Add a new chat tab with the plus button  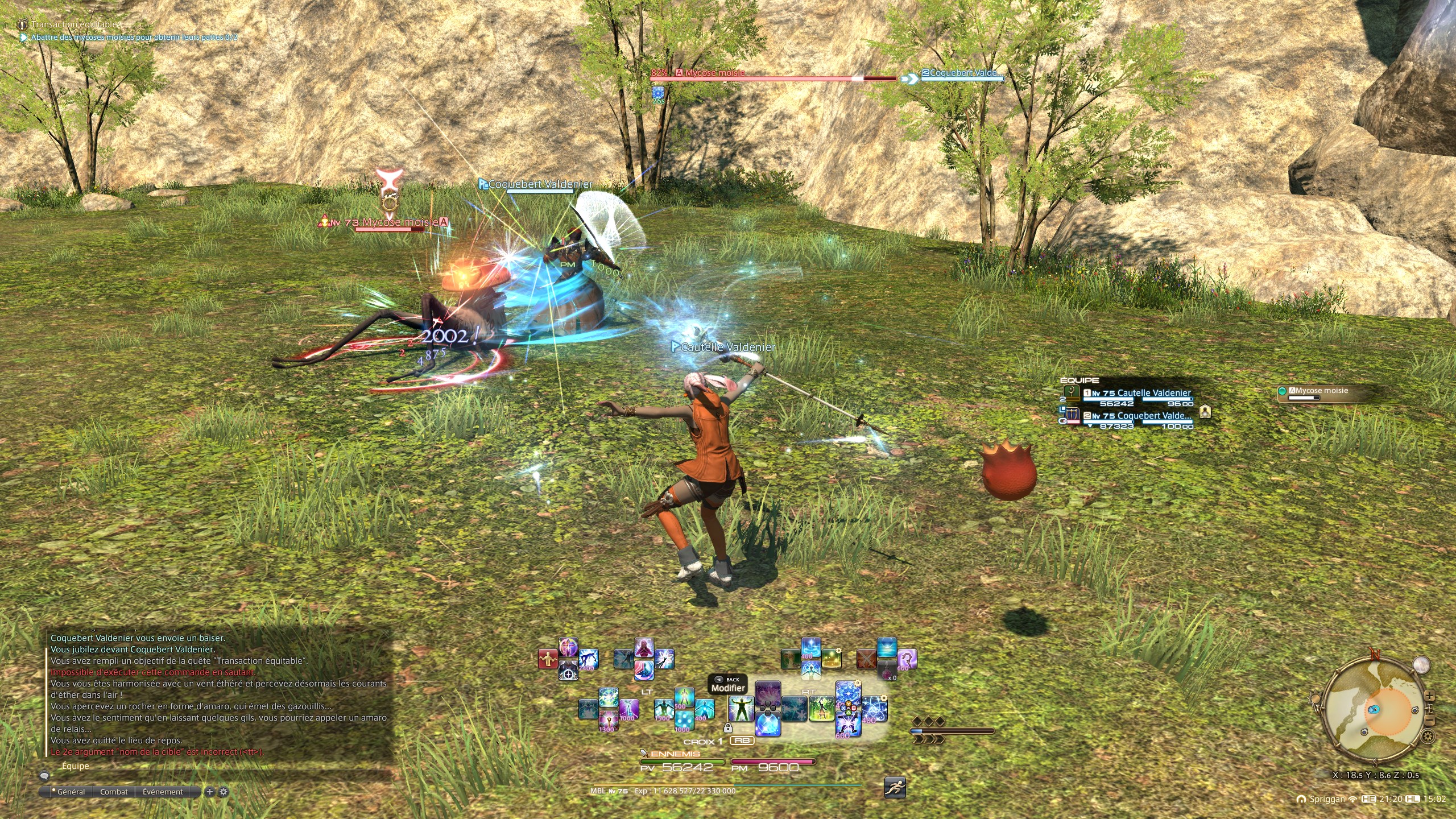(x=210, y=792)
